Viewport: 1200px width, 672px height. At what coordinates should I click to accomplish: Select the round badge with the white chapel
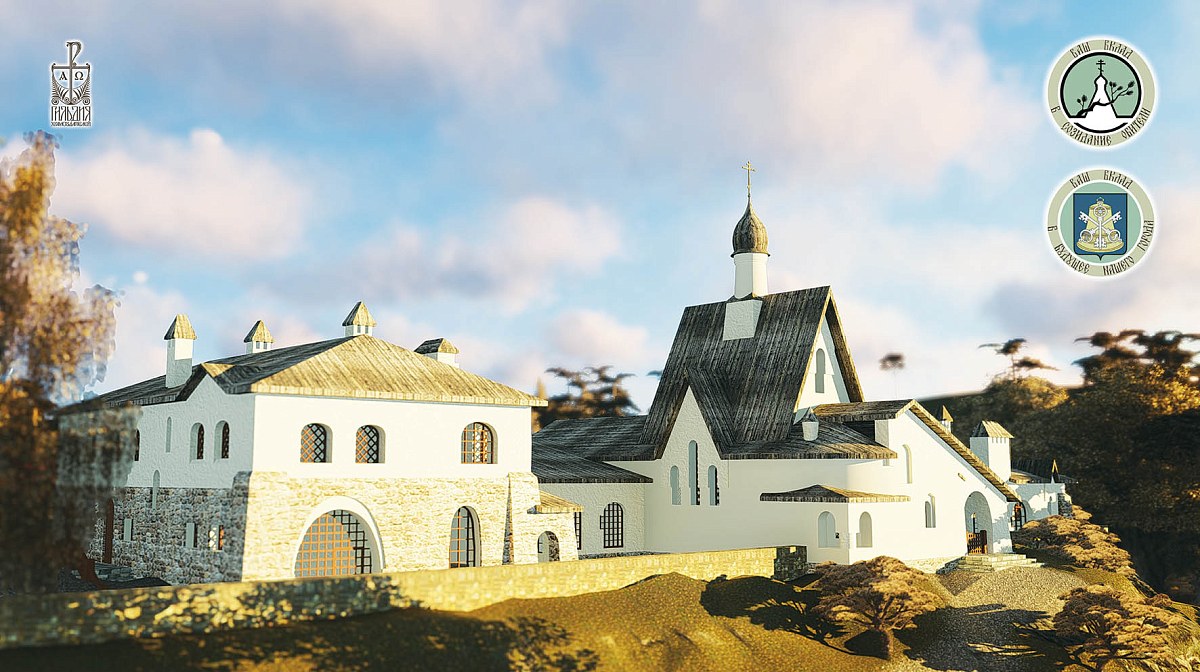1100,93
